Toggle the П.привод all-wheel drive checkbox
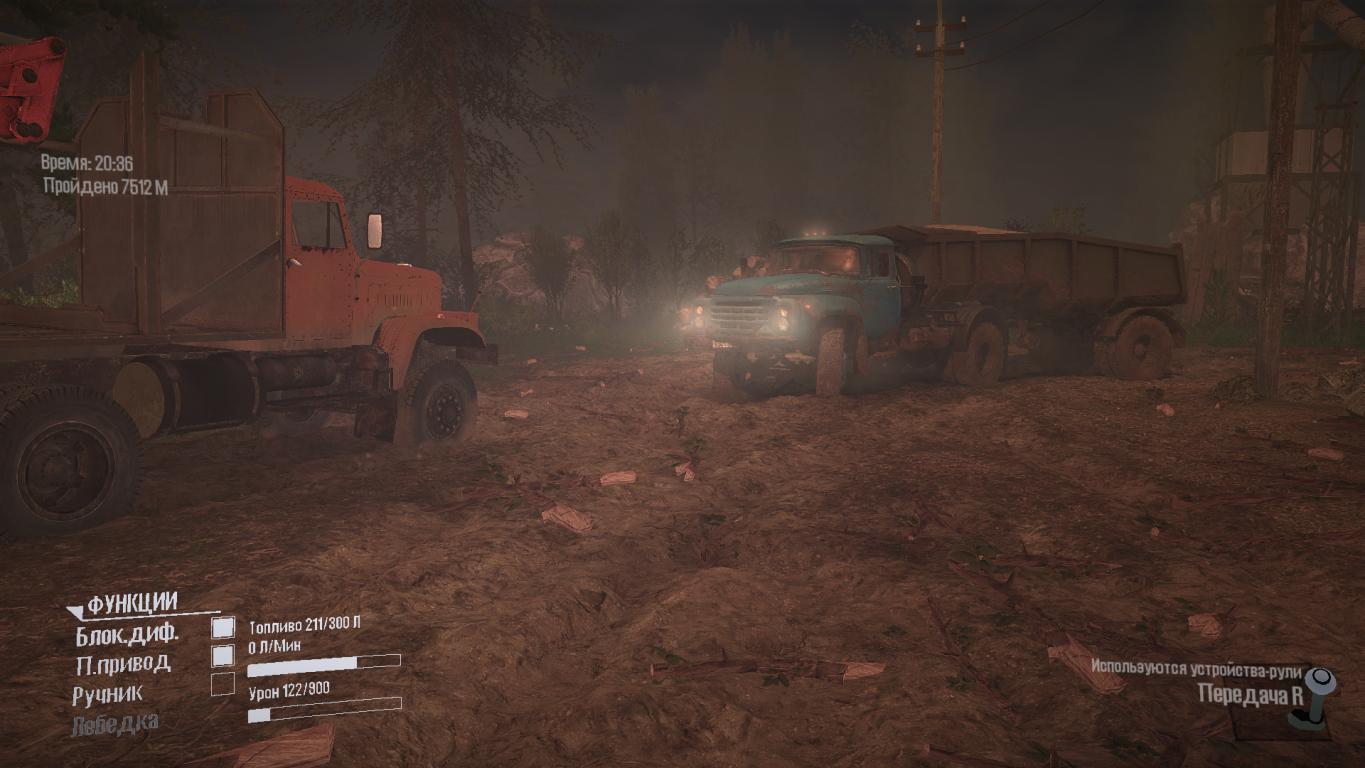 click(223, 656)
